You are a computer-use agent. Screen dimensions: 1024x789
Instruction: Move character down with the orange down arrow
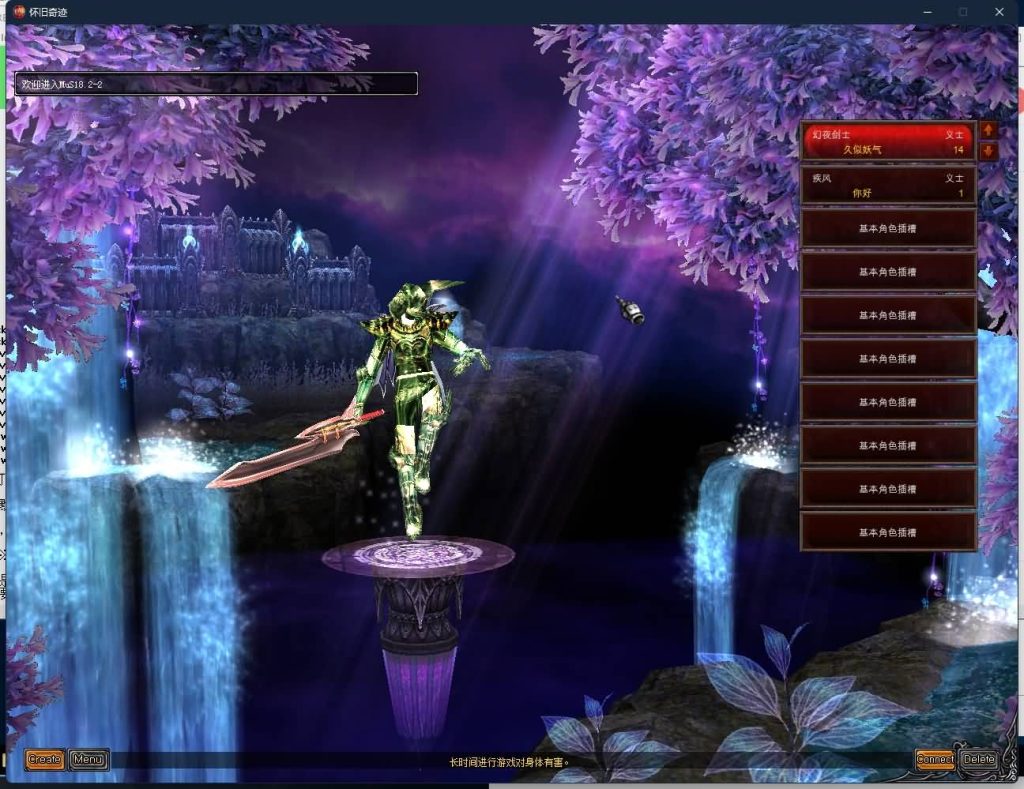(x=989, y=152)
